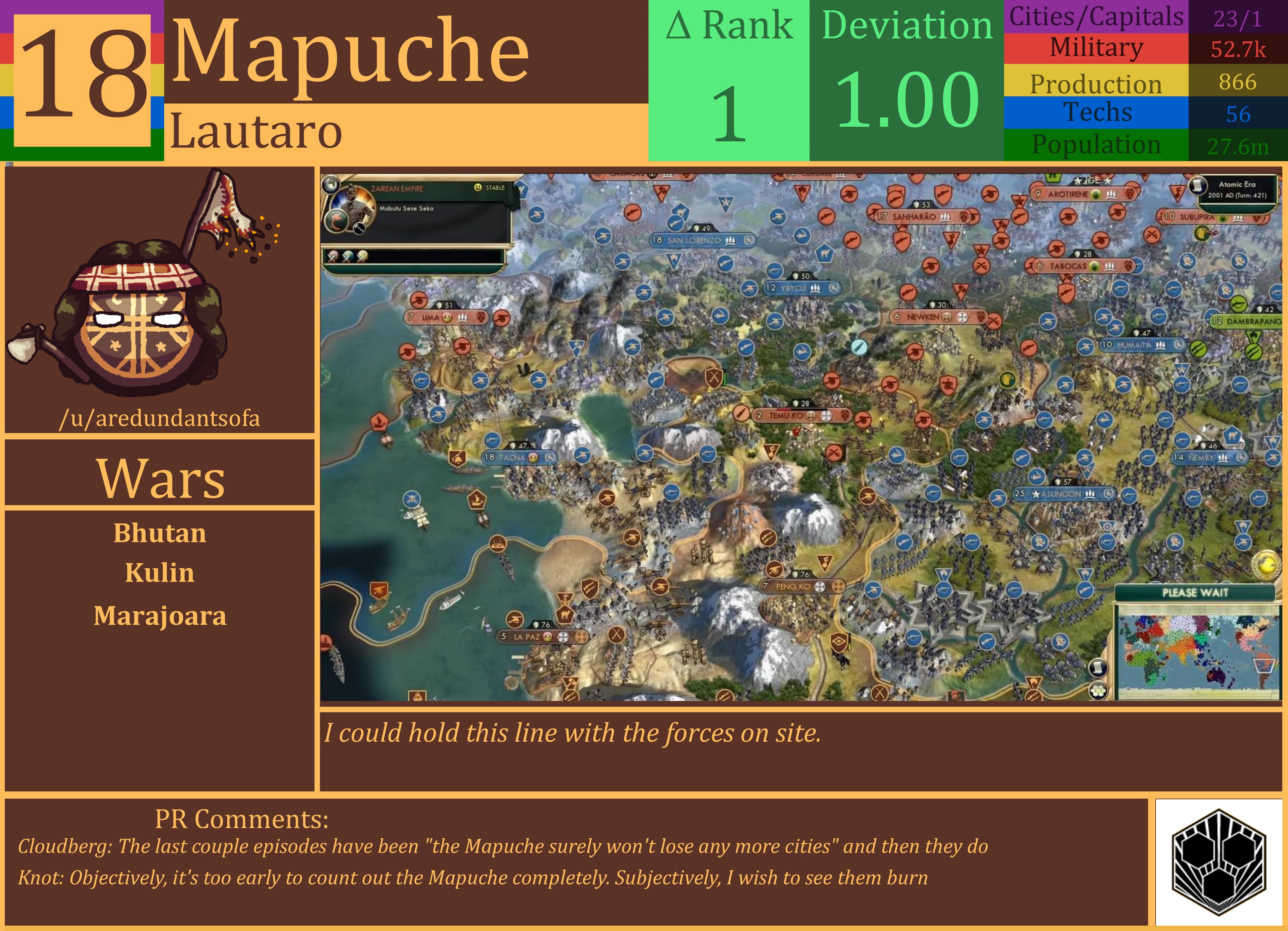Screen dimensions: 1288x931
Task: Switch to the Wars section header
Action: (x=161, y=478)
